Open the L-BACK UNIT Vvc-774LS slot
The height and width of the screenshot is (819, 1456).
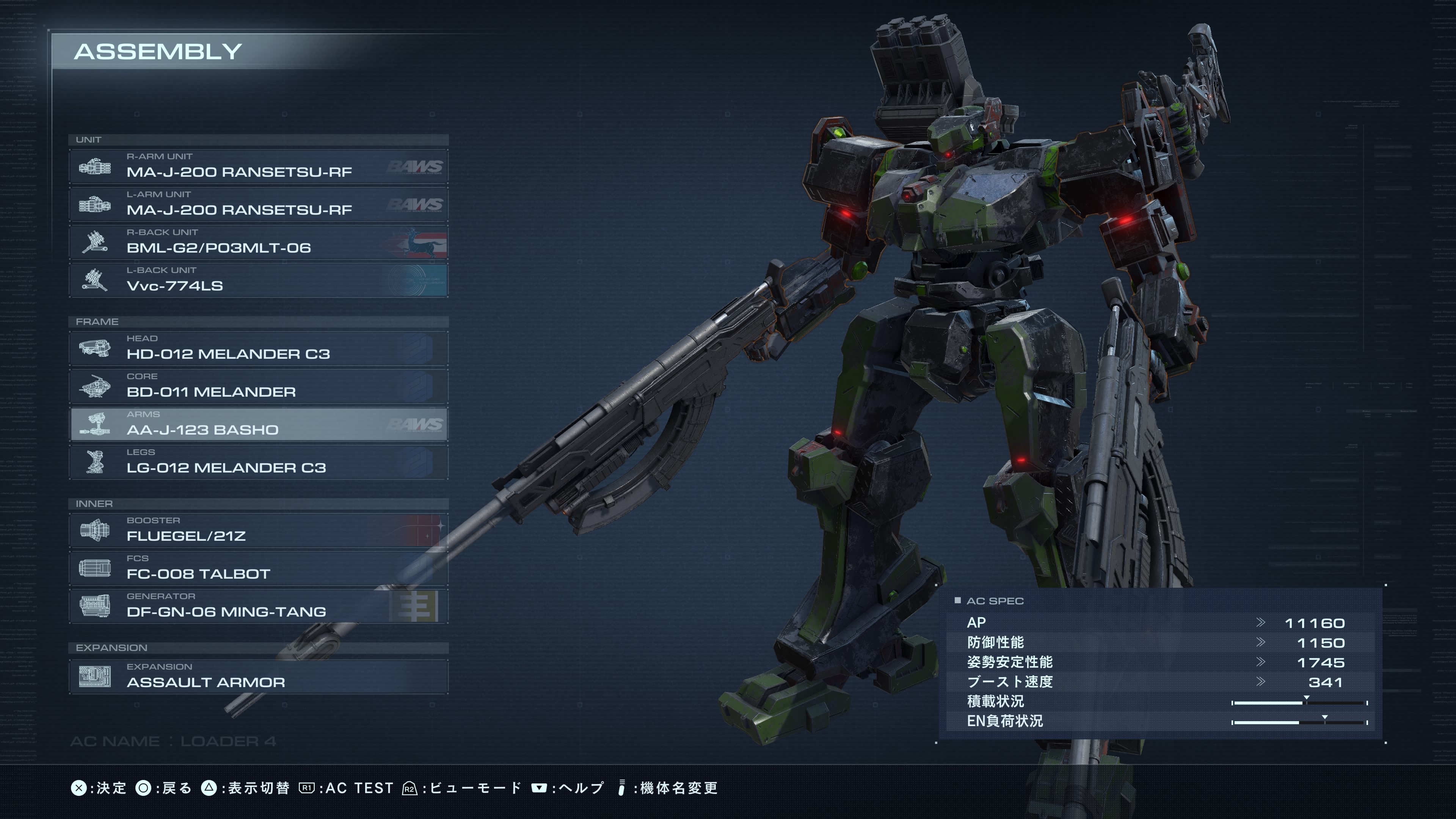coord(258,280)
